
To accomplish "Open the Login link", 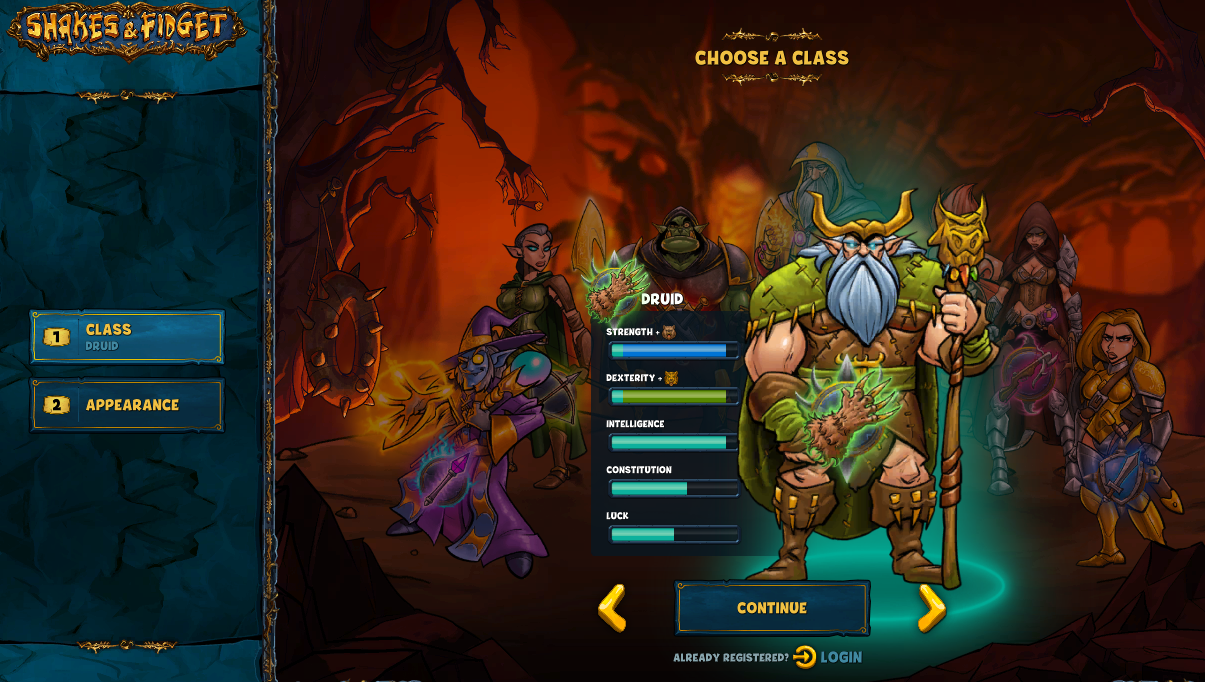I will tap(829, 657).
